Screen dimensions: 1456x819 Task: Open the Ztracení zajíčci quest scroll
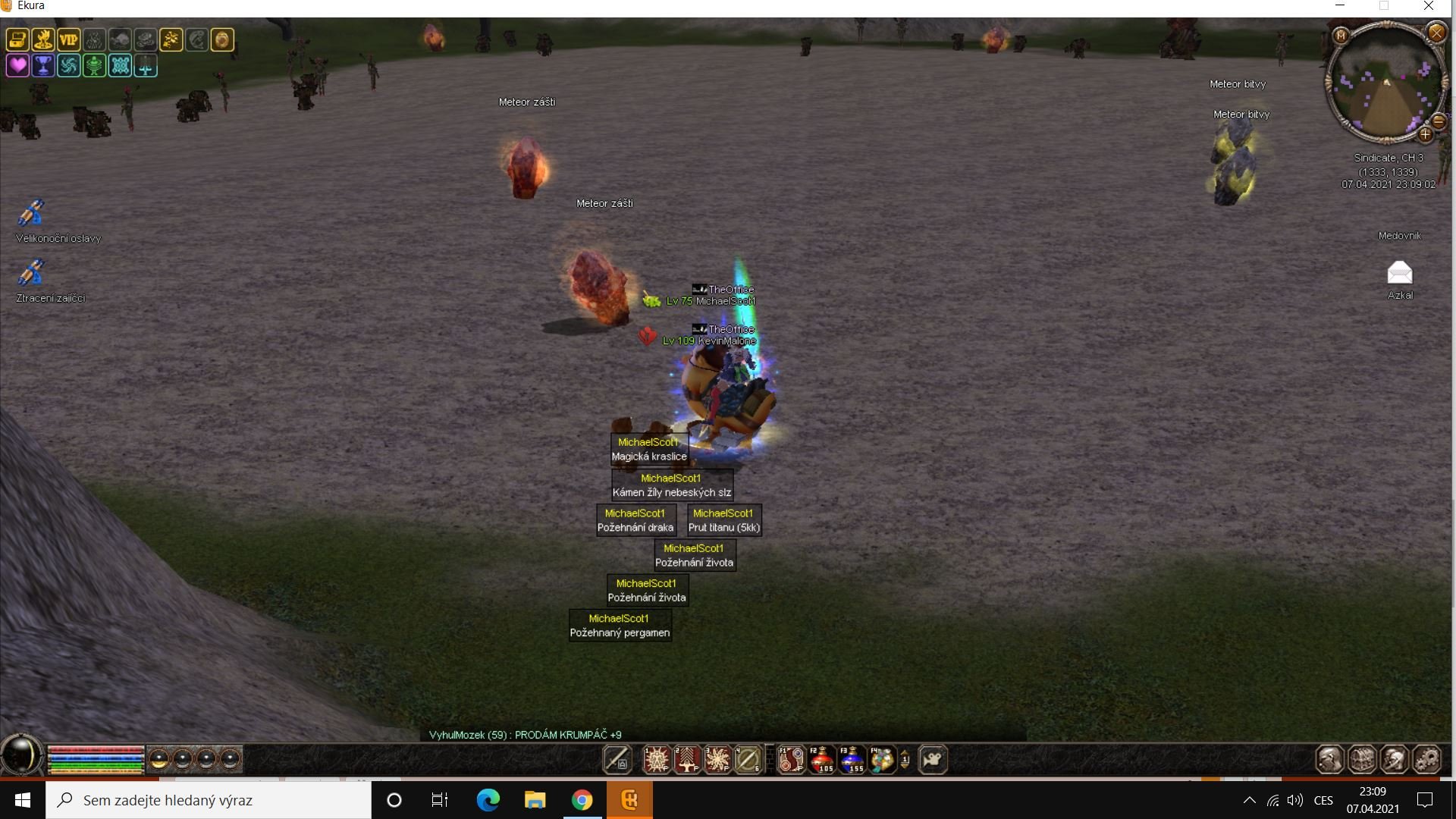coord(31,272)
